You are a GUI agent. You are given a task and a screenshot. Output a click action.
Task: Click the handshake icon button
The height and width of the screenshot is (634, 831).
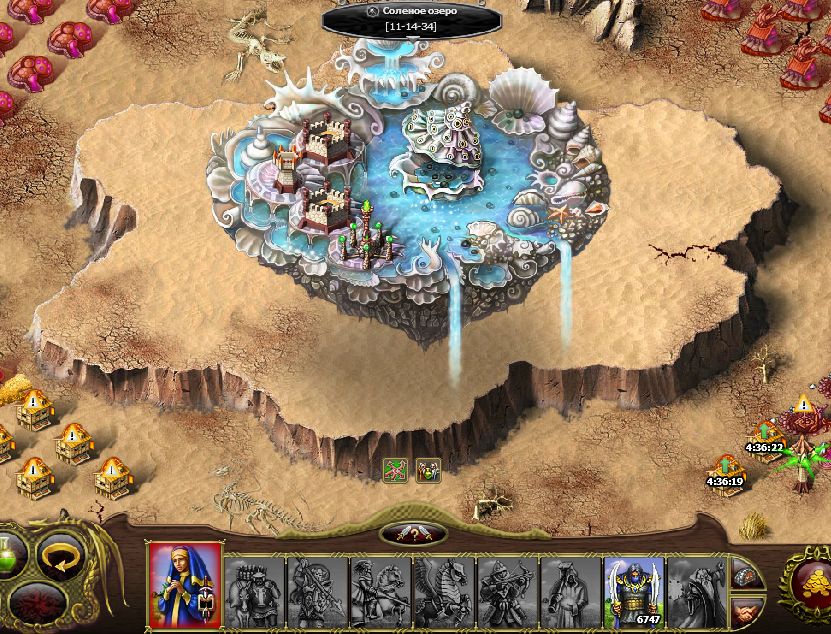coord(745,609)
